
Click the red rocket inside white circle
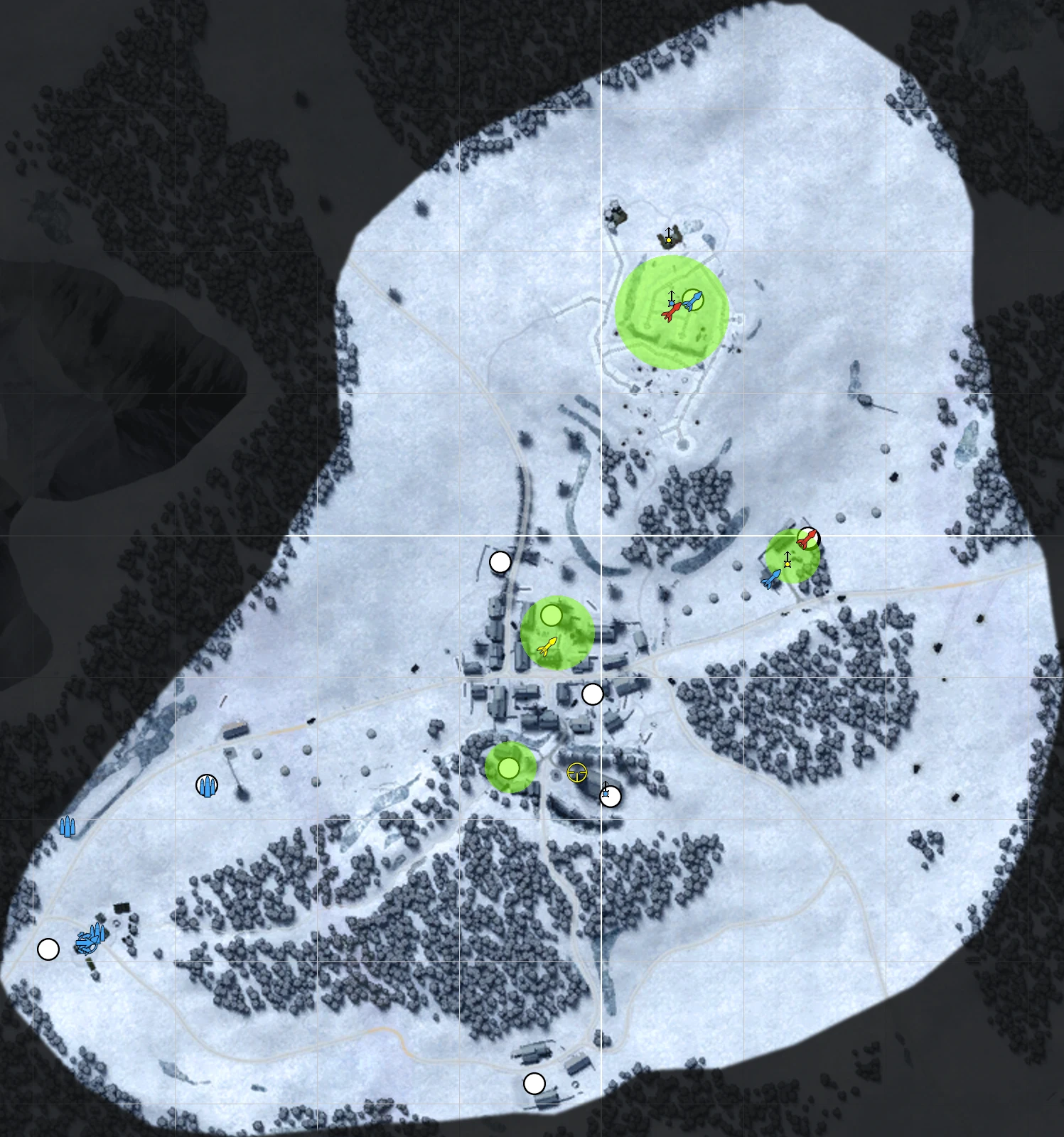(807, 538)
